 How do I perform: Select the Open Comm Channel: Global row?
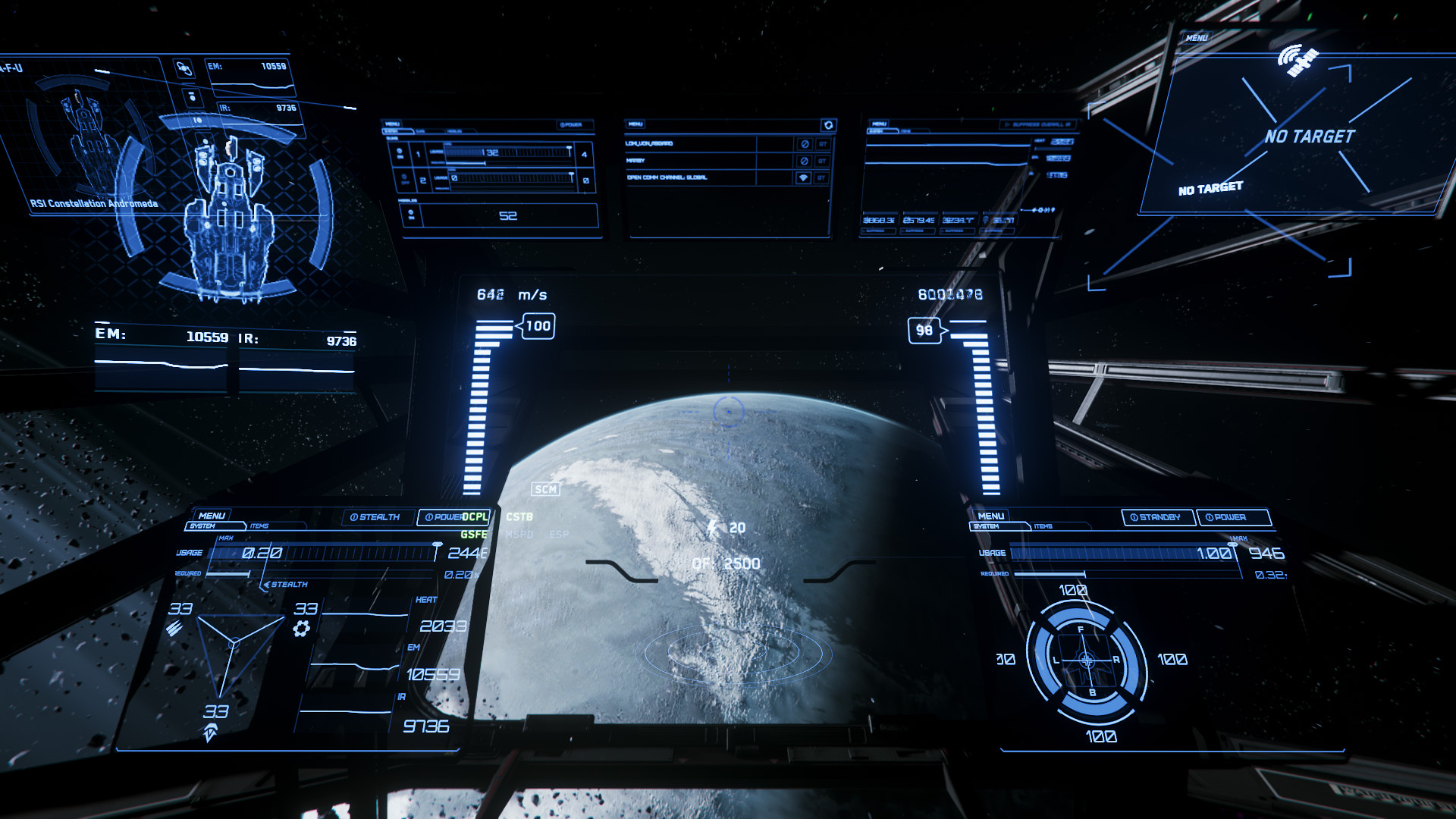(x=667, y=177)
